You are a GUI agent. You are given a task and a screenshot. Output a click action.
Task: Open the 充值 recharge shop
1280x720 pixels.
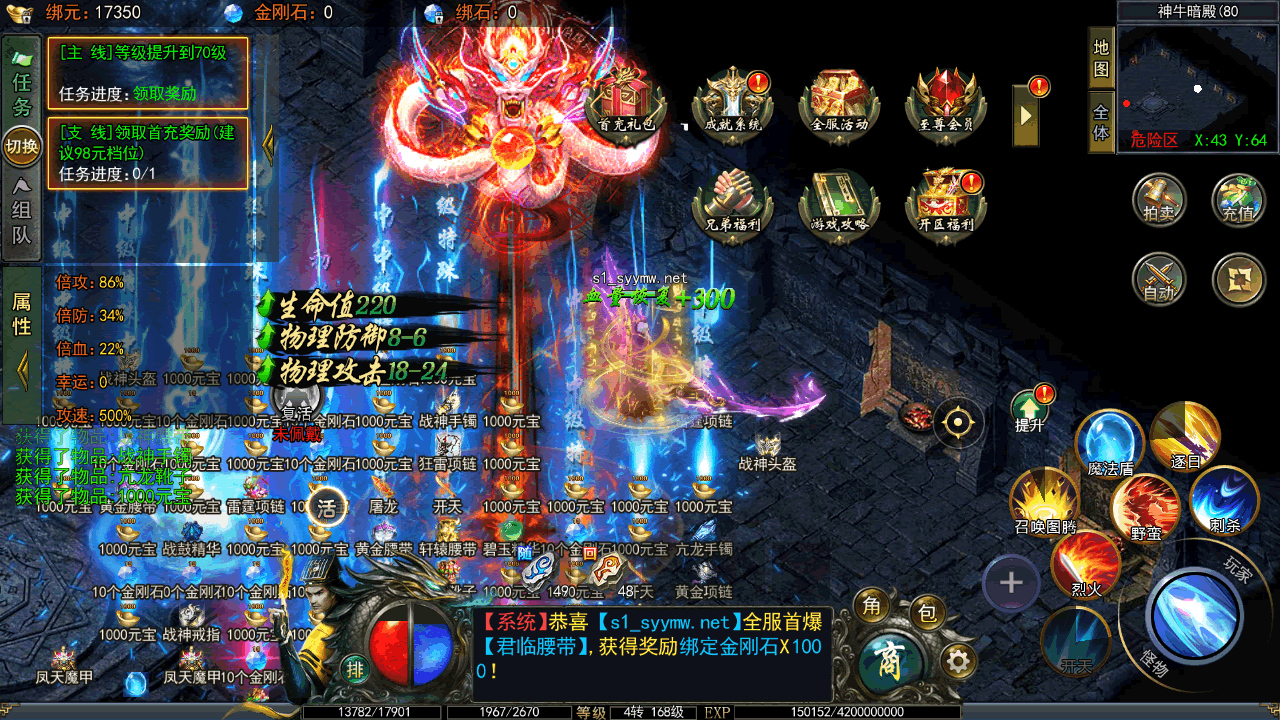click(1238, 199)
